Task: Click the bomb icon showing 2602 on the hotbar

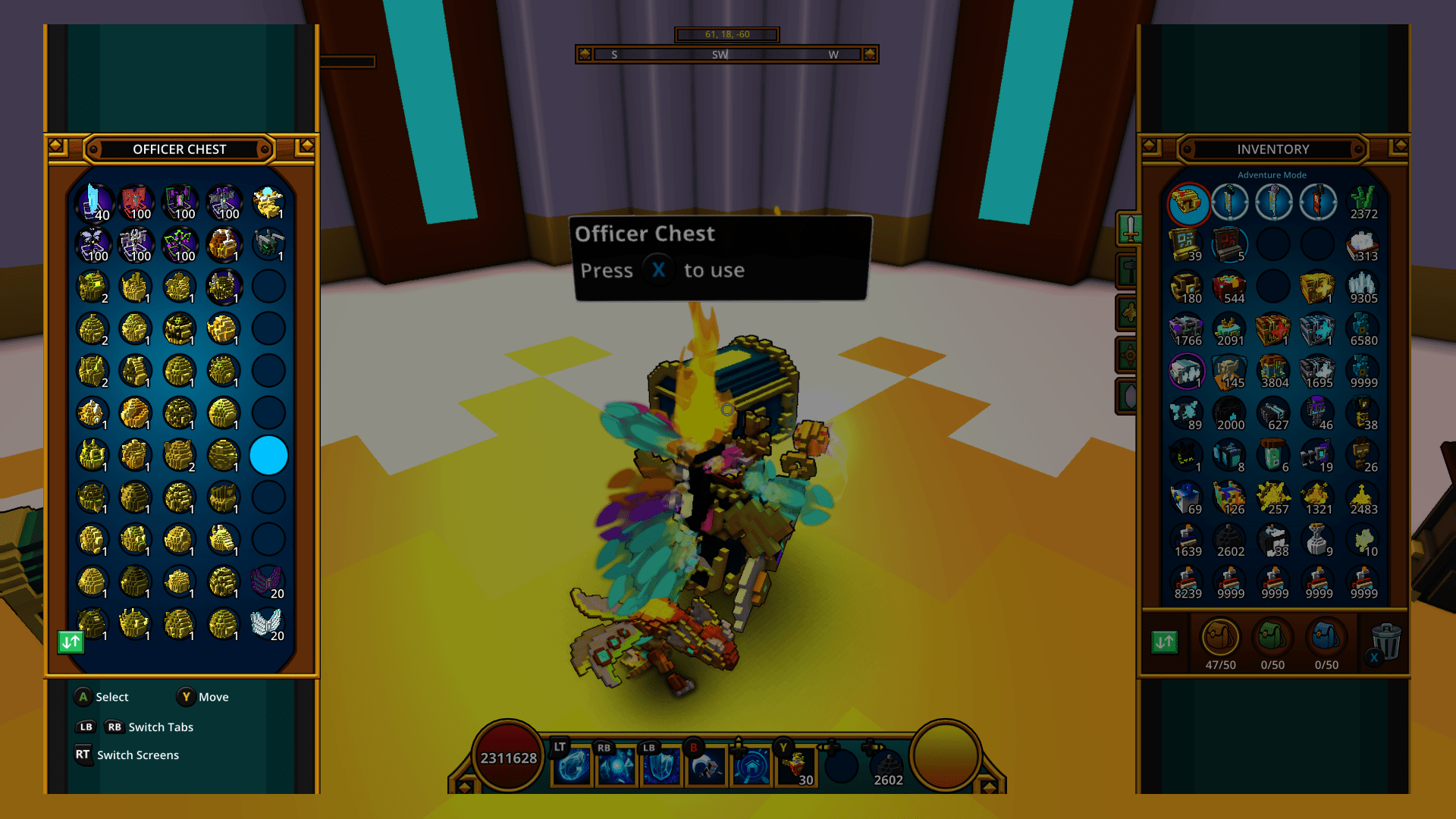Action: tap(886, 764)
